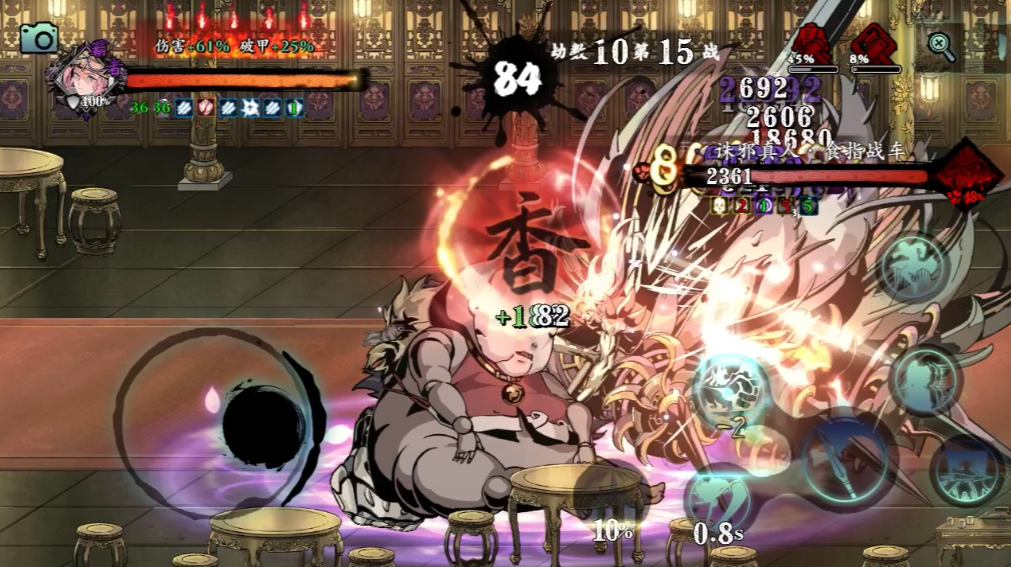This screenshot has height=567, width=1011.
Task: Select the red fist gauge at 45%
Action: coord(811,47)
